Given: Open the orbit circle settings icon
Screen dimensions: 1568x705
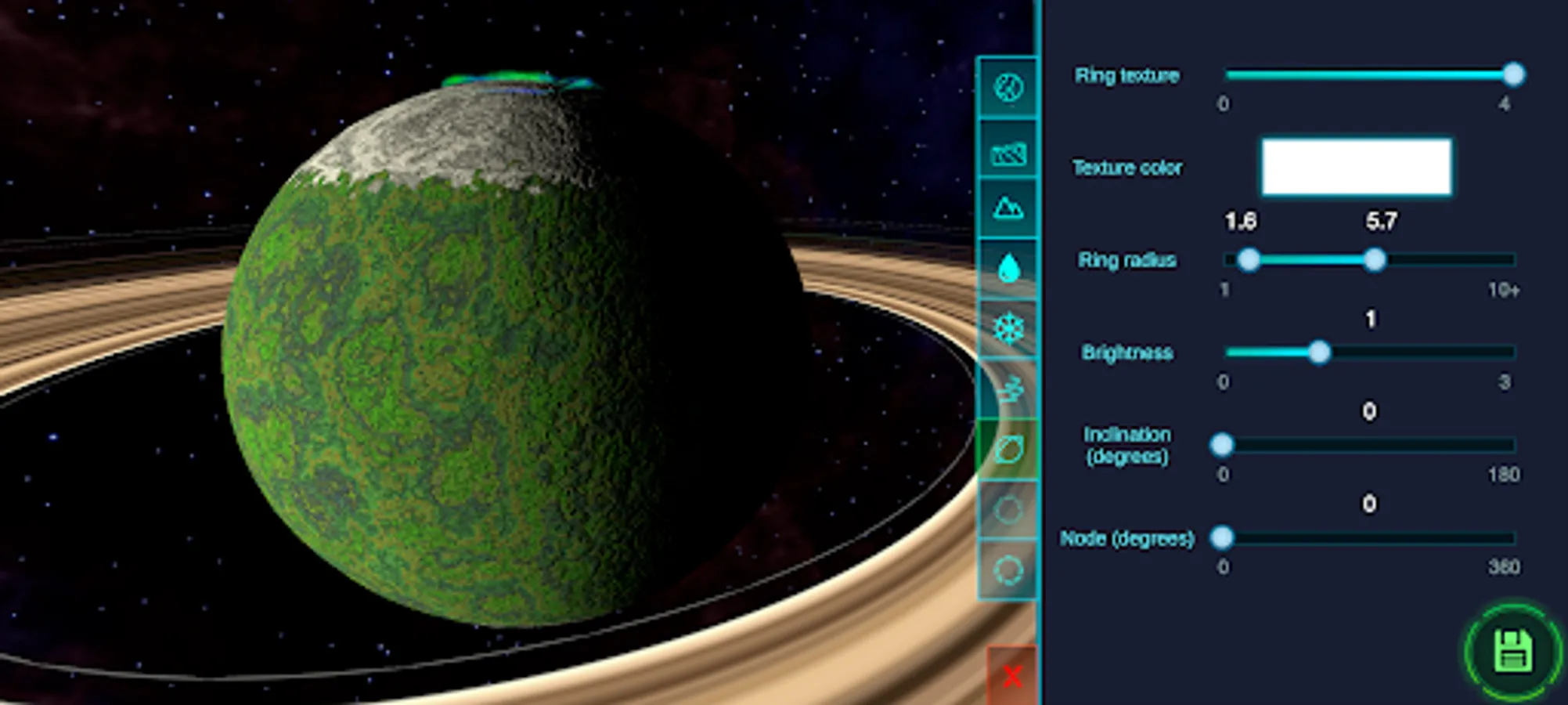Looking at the screenshot, I should pyautogui.click(x=1008, y=508).
